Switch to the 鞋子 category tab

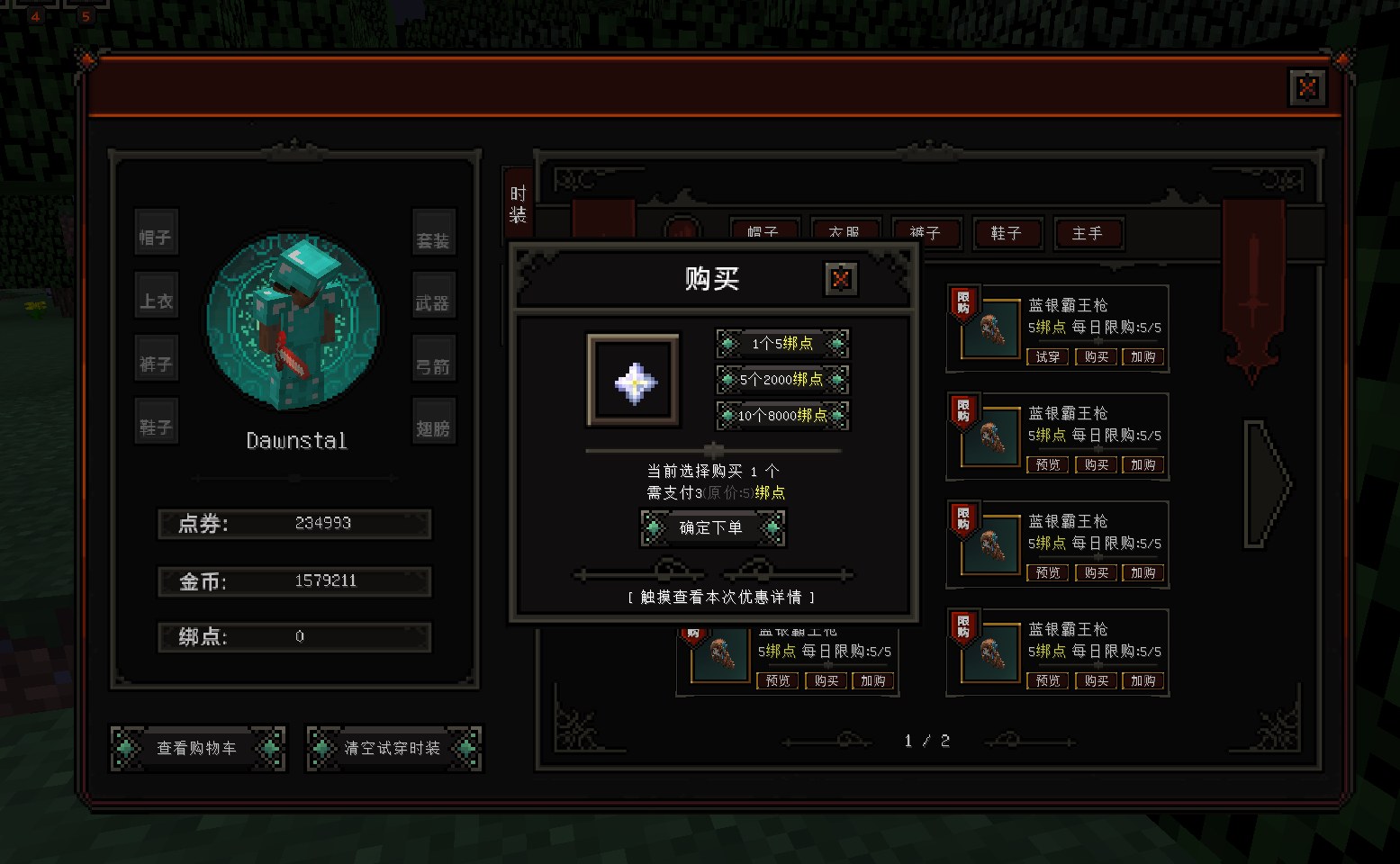[x=1007, y=234]
